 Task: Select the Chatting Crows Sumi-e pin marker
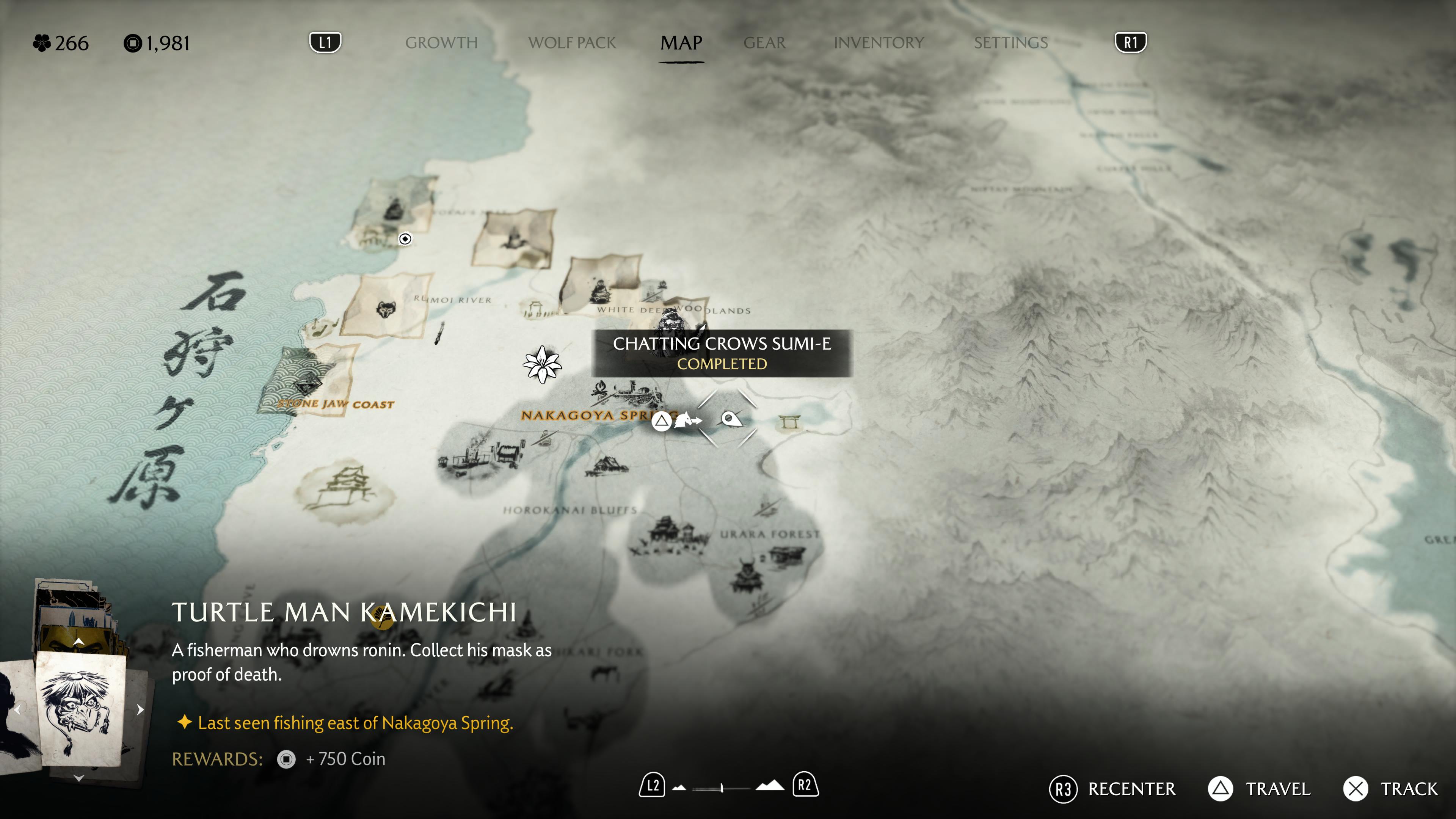click(730, 419)
